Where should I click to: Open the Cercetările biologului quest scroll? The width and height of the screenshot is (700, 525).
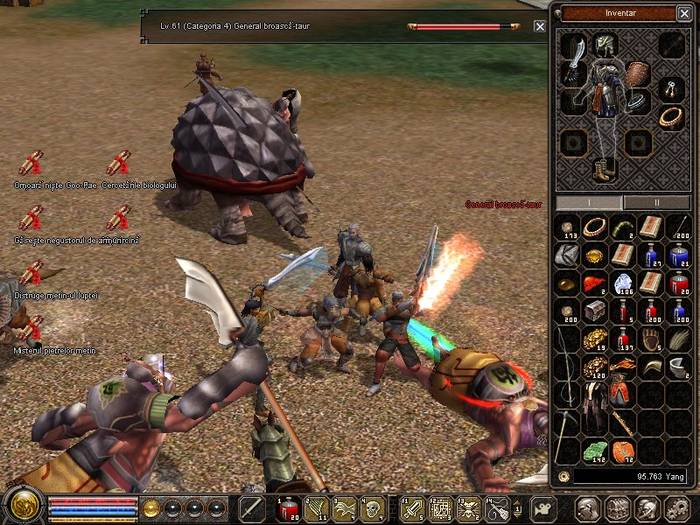[x=119, y=164]
